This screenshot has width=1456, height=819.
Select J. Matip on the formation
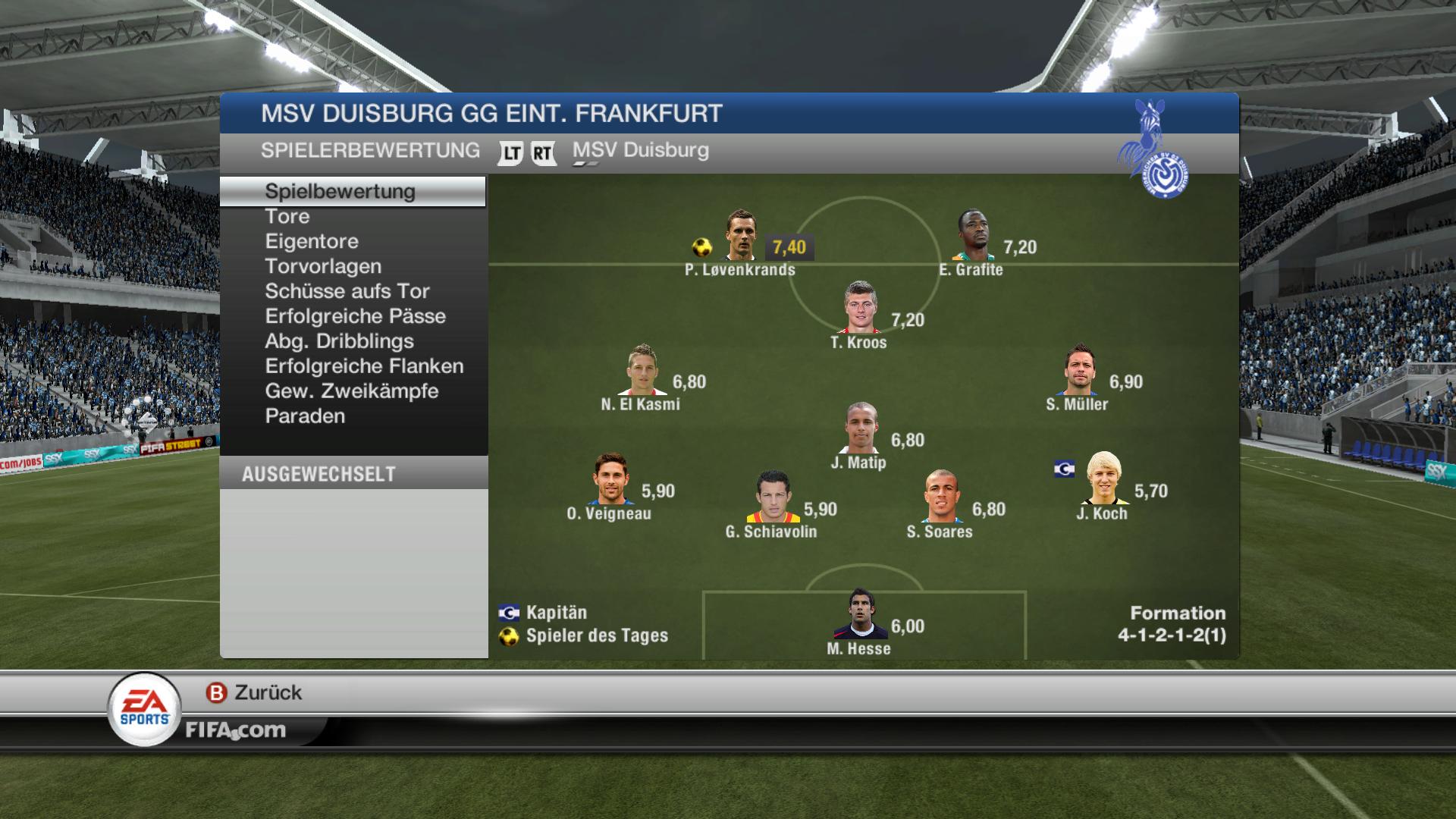(861, 428)
